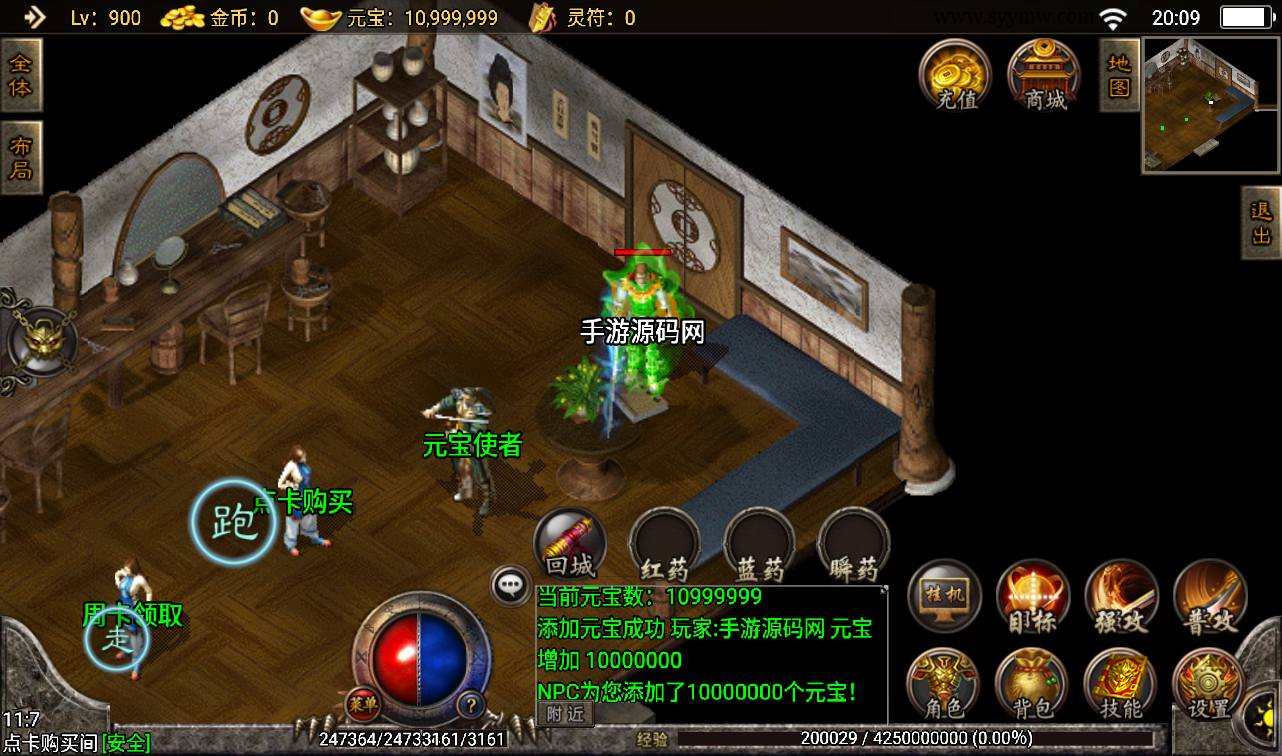The image size is (1282, 756).
Task: Switch chat to the 附近 channel
Action: click(x=566, y=713)
